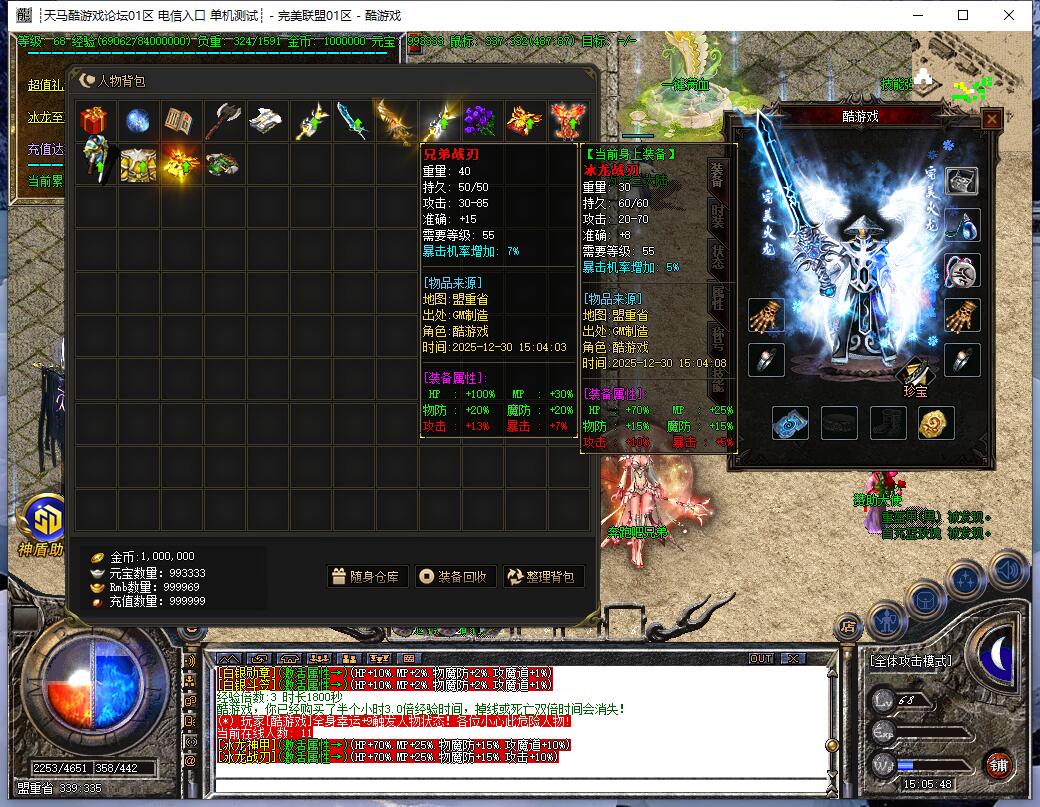Open the 店 shop round button
This screenshot has height=807, width=1040.
pyautogui.click(x=848, y=627)
